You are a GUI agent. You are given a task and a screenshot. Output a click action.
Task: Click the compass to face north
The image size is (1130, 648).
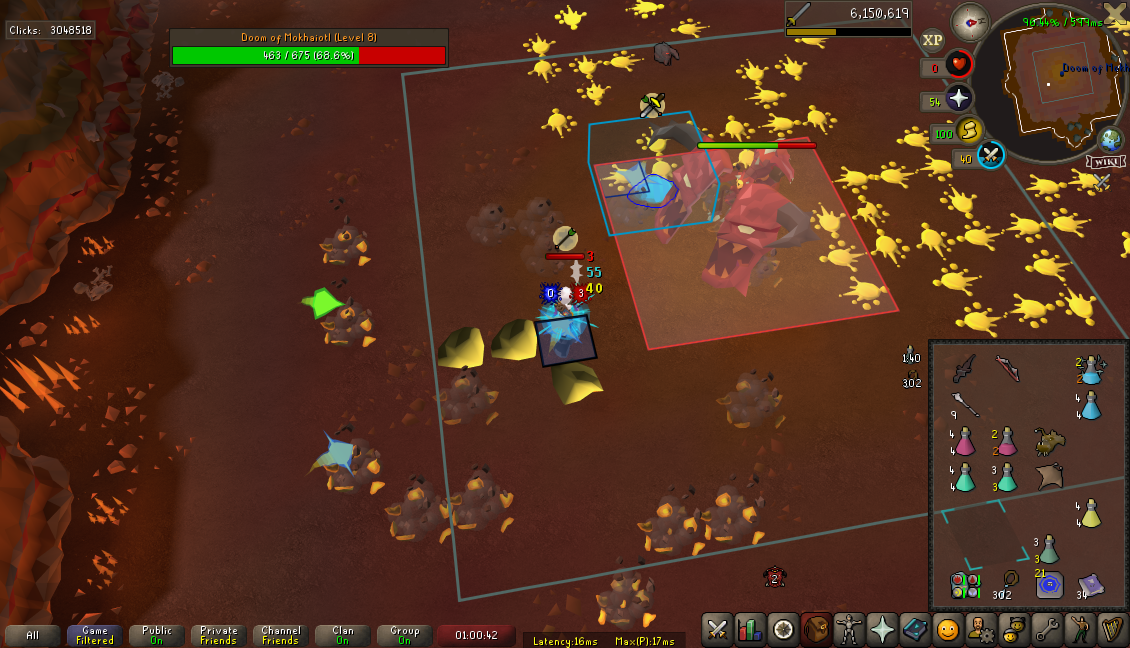pos(970,22)
